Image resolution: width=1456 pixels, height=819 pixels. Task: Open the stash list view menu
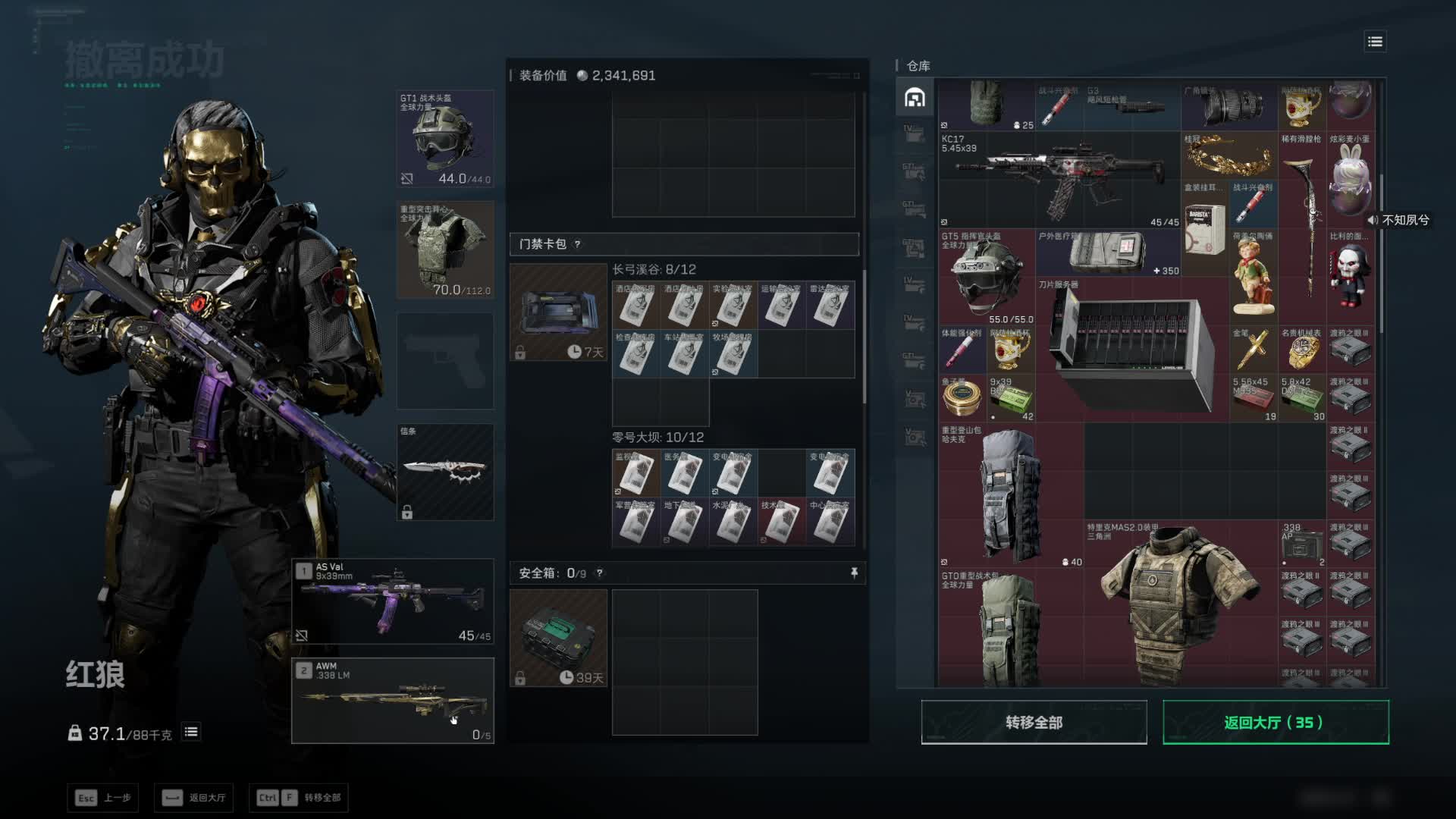tap(1375, 42)
